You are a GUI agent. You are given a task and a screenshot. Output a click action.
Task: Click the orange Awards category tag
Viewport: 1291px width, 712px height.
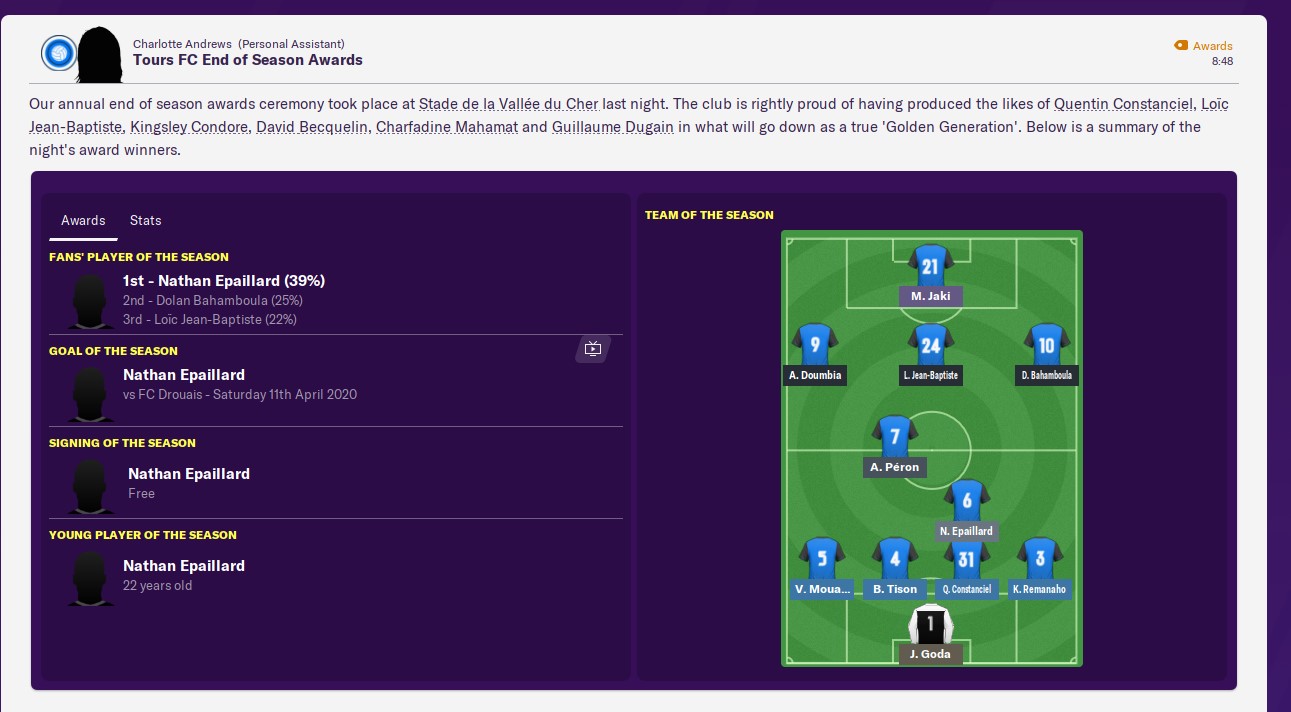coord(1204,46)
